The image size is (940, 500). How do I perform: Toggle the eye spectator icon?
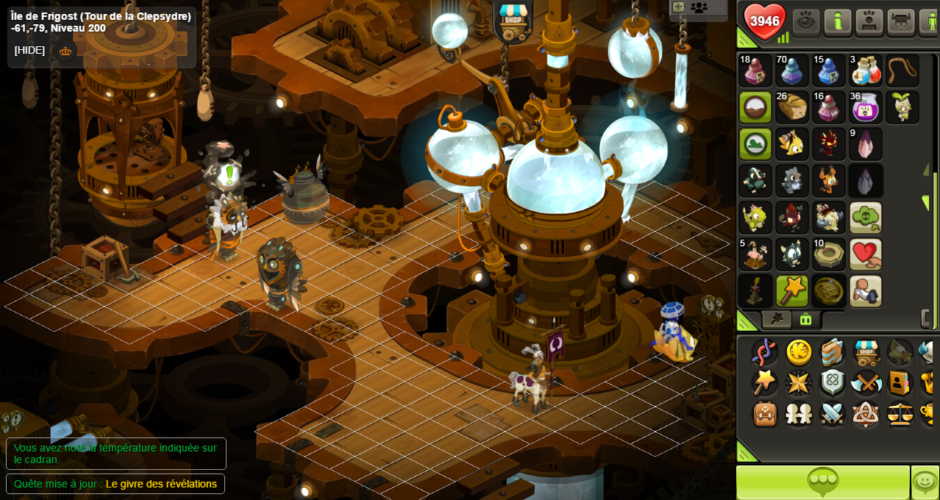pos(806,21)
